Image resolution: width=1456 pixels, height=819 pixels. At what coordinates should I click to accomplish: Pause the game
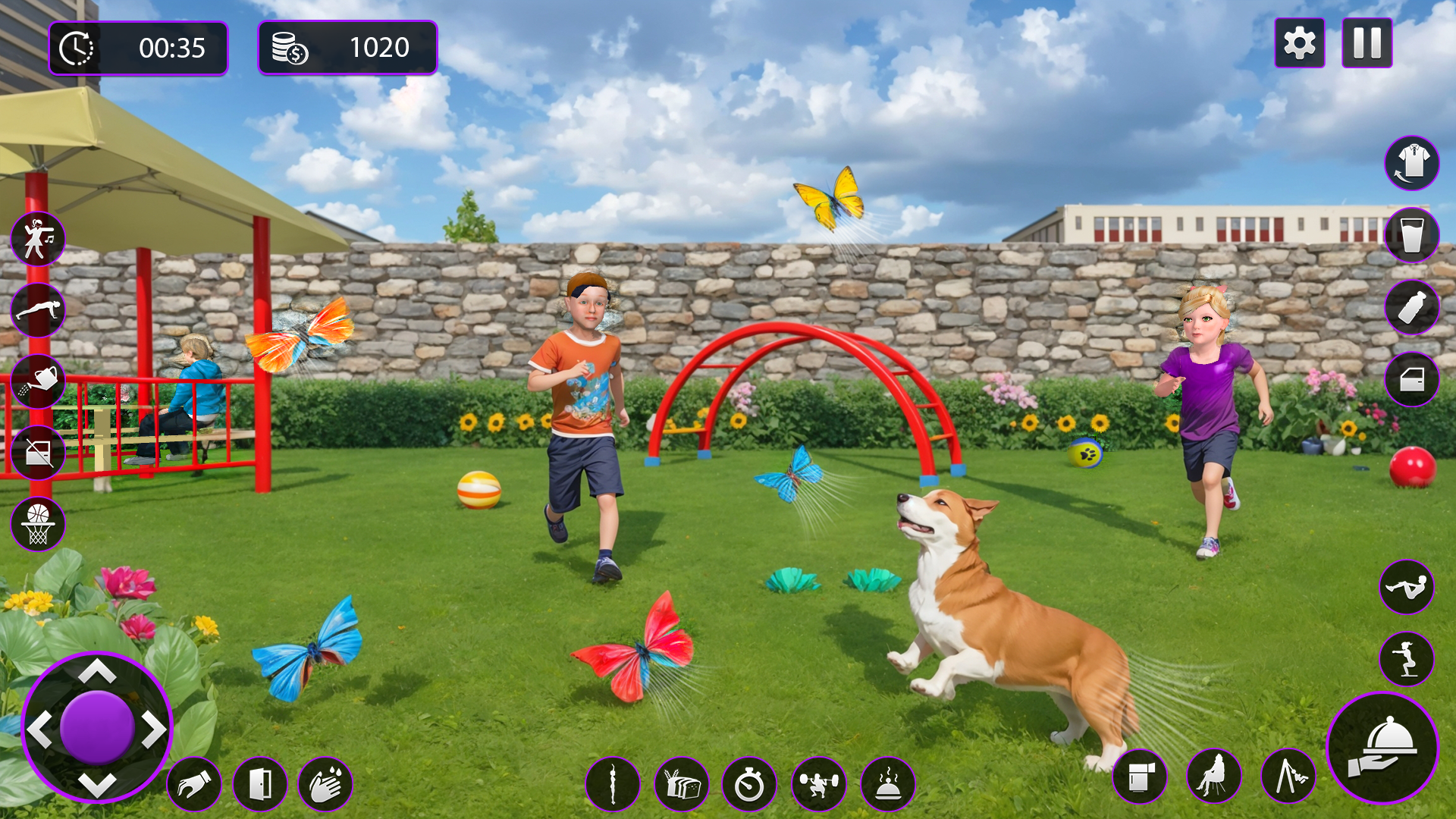coord(1367,44)
